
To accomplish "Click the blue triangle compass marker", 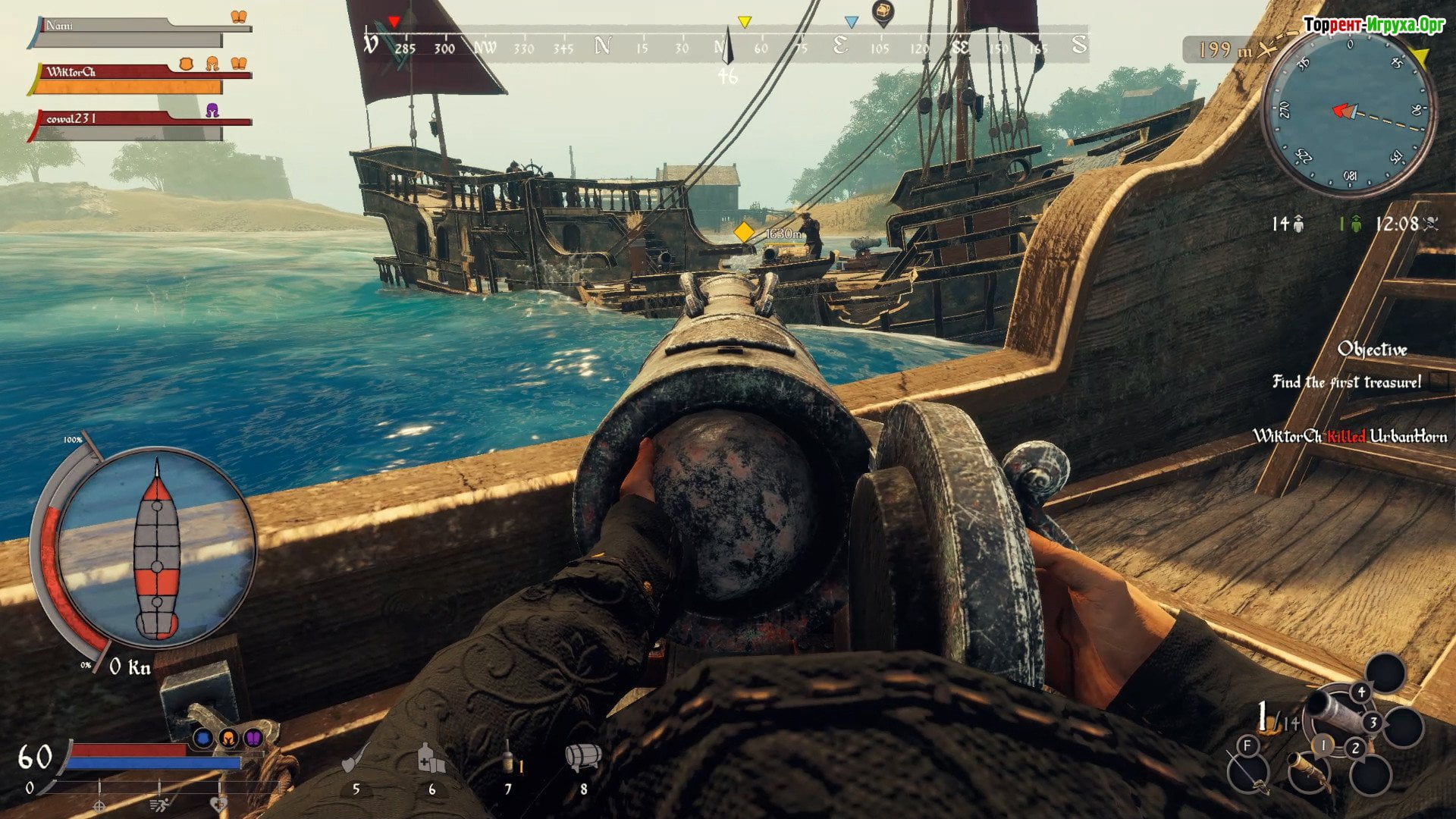I will (x=851, y=23).
